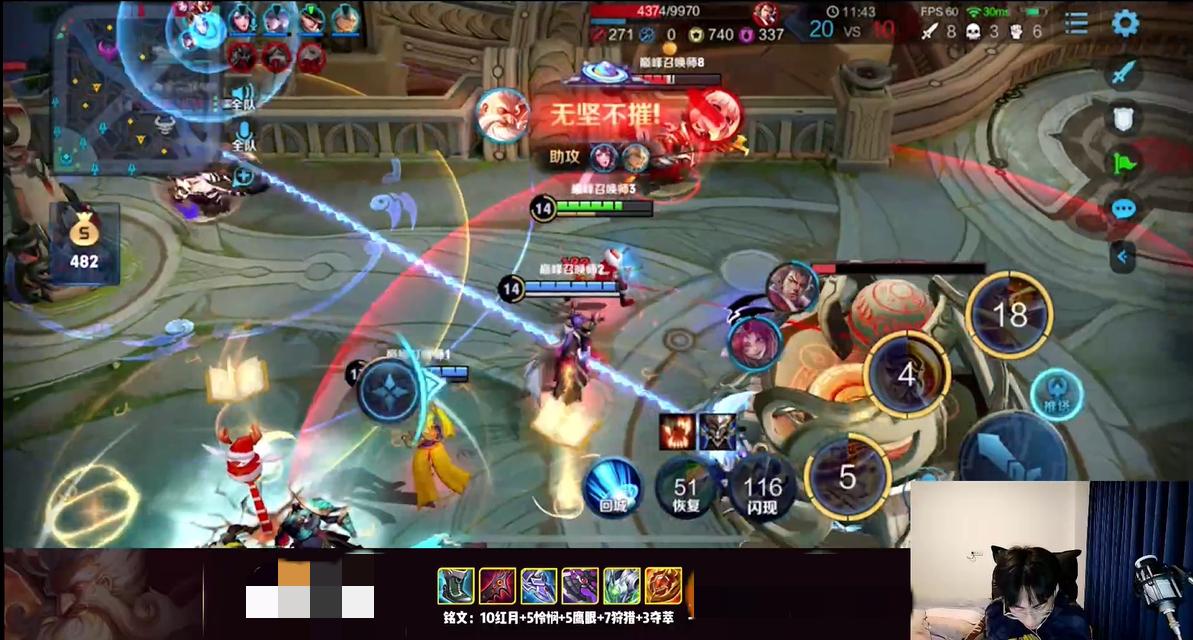Buy the recommended flaming claw item
1193x640 pixels.
677,431
